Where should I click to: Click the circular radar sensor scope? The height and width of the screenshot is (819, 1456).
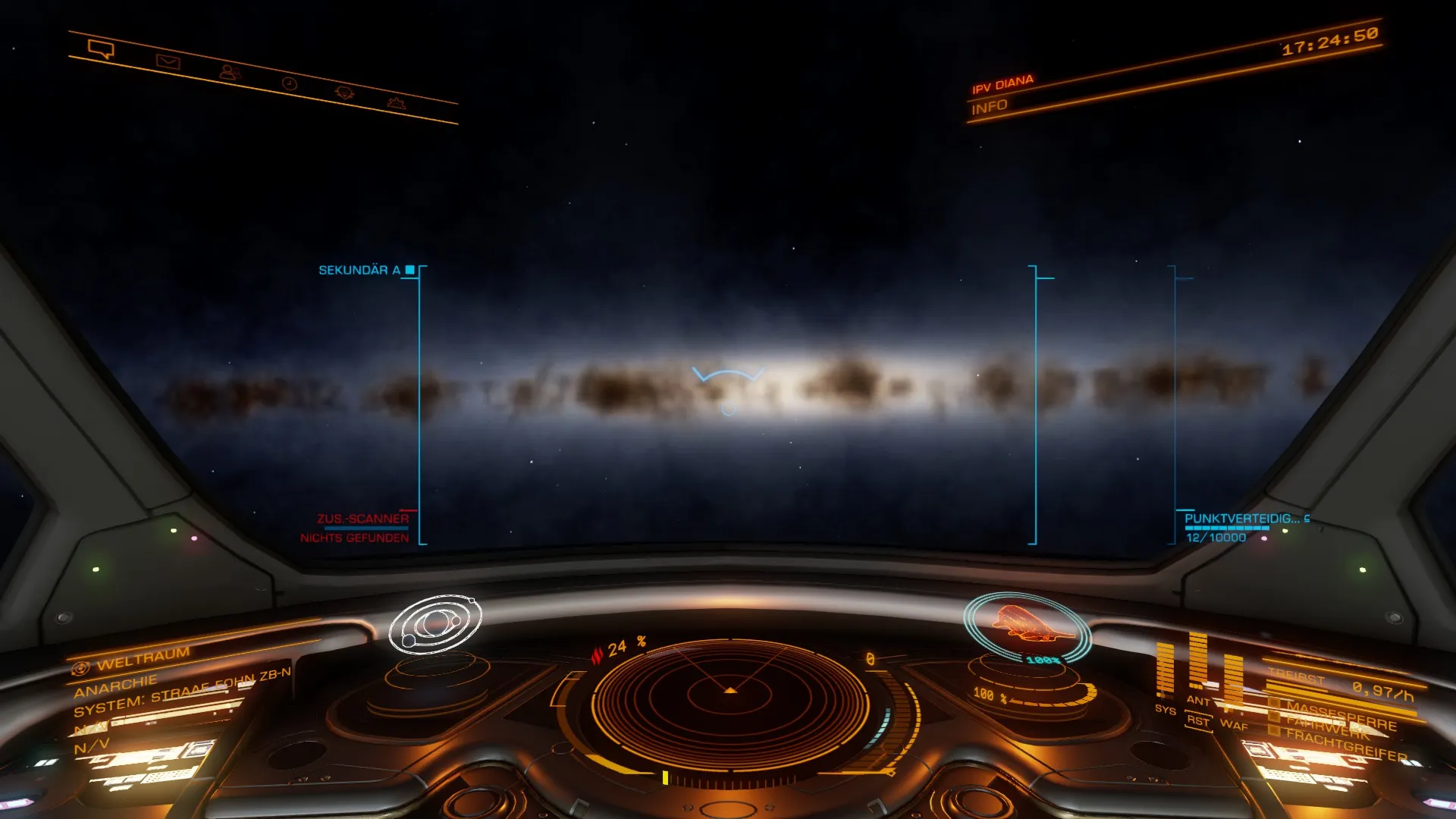tap(730, 704)
